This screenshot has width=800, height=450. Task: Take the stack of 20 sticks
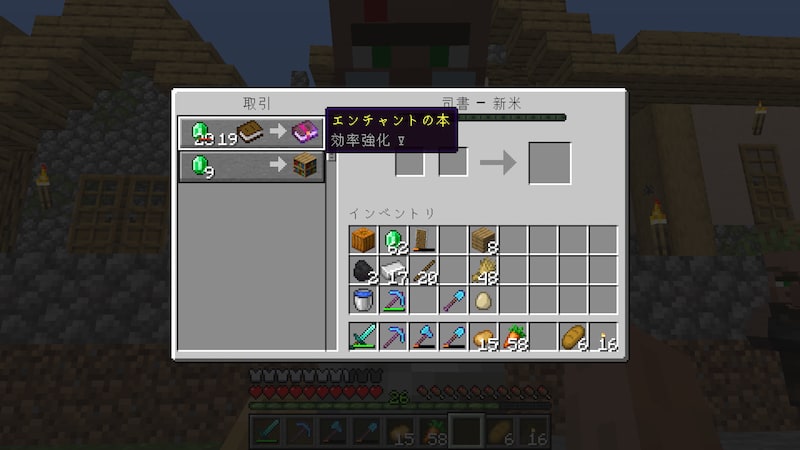(x=423, y=270)
